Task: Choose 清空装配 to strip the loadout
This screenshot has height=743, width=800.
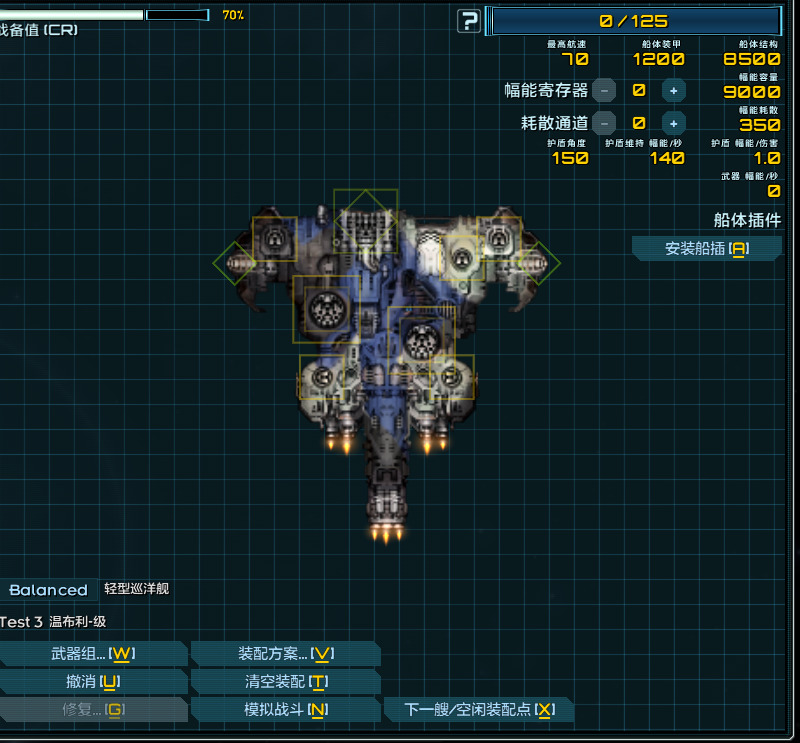Action: click(x=285, y=682)
